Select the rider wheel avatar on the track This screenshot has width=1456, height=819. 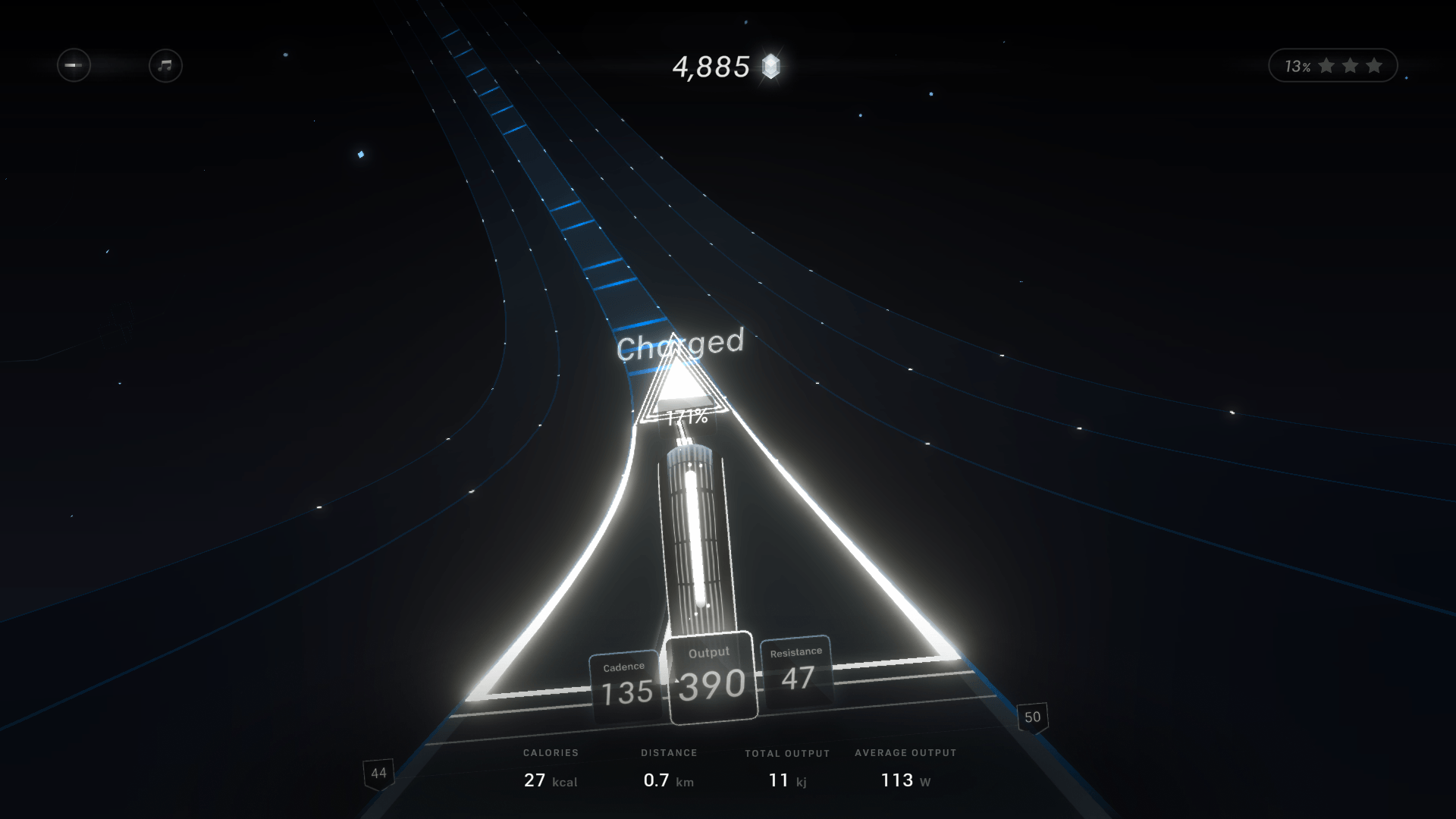pyautogui.click(x=689, y=531)
